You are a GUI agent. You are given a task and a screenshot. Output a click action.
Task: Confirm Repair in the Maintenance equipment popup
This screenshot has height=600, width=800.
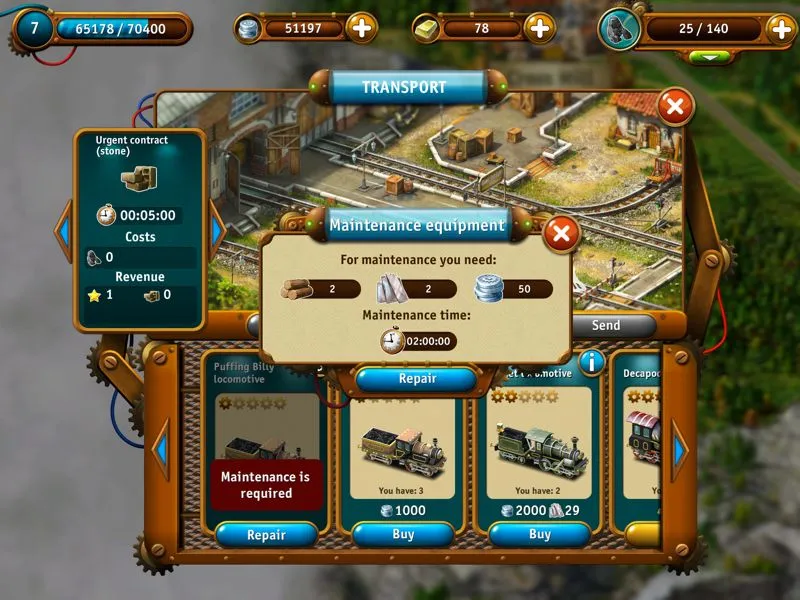[417, 379]
